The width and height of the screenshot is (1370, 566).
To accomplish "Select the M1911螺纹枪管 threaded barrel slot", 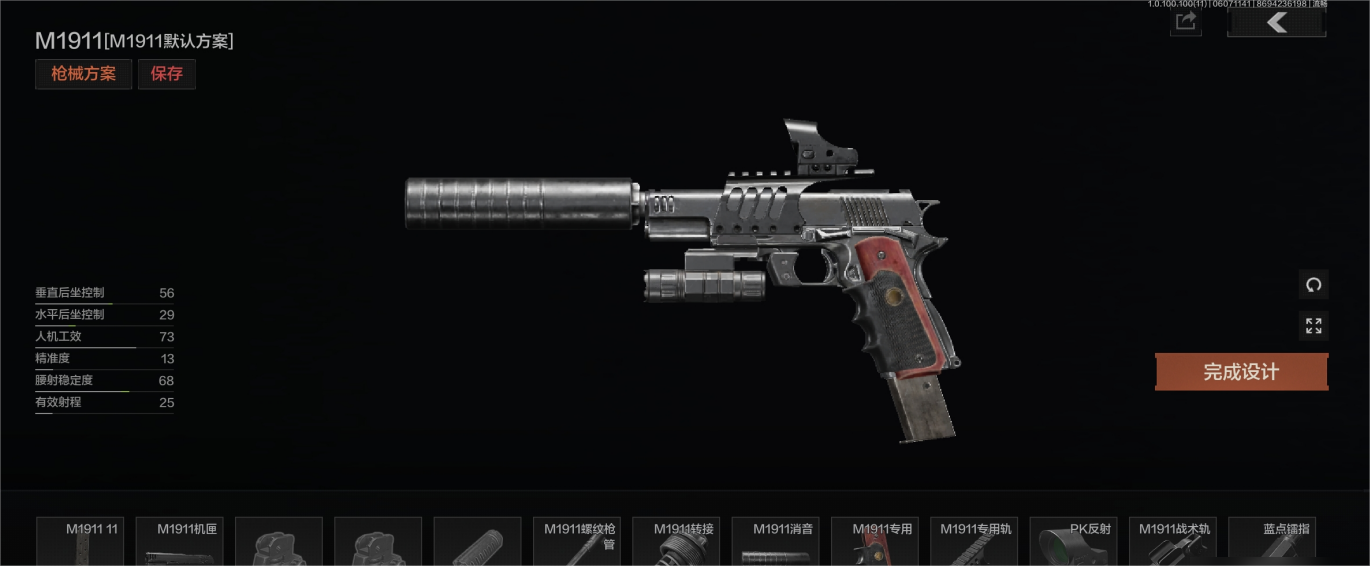I will click(577, 542).
